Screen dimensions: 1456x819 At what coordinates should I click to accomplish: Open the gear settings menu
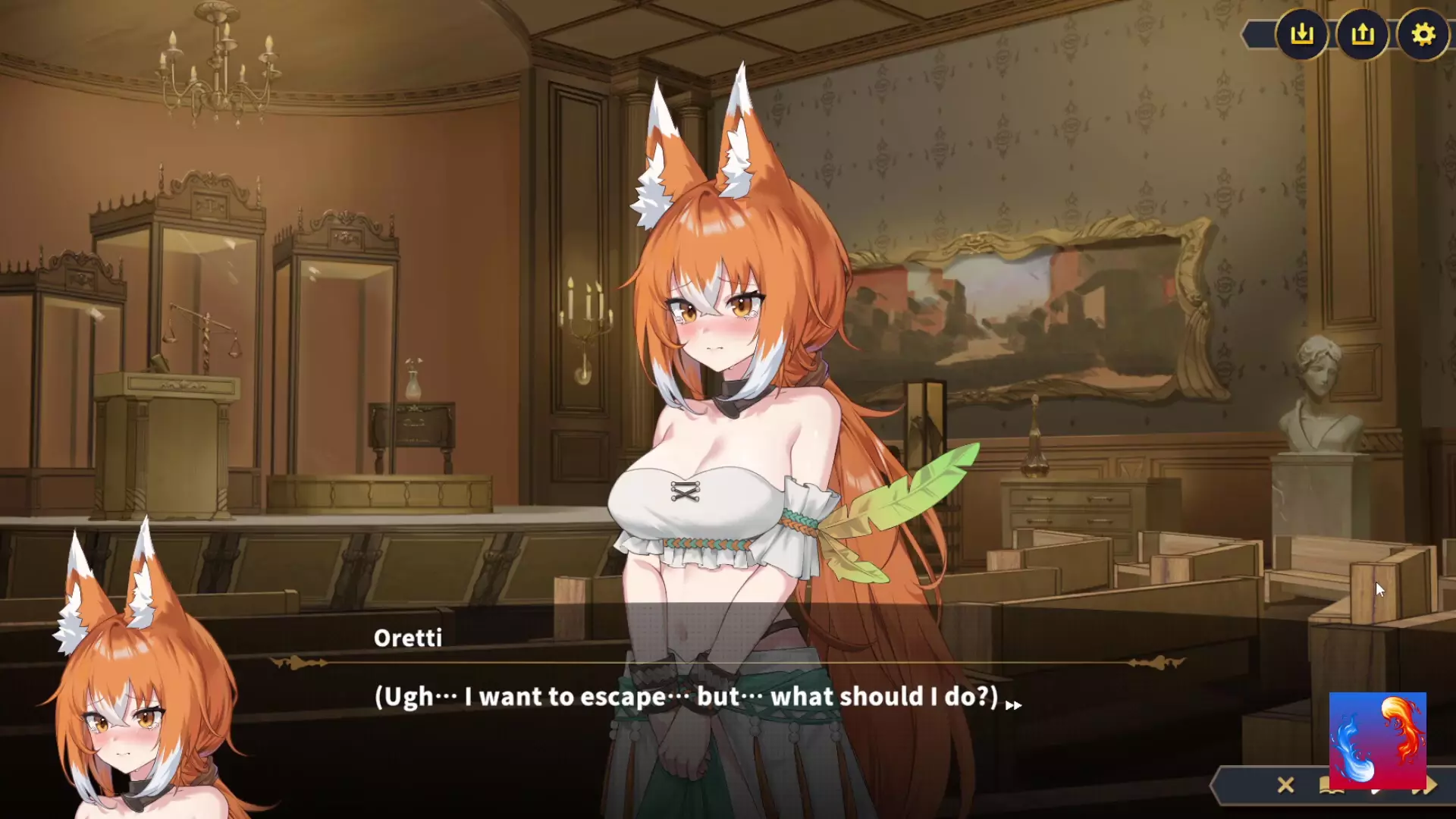(1423, 34)
